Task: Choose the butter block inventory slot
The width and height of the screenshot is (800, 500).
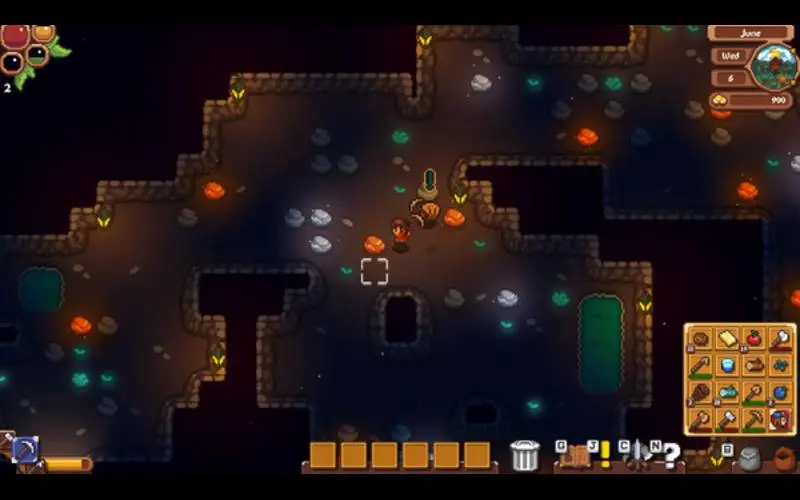Action: pyautogui.click(x=727, y=339)
